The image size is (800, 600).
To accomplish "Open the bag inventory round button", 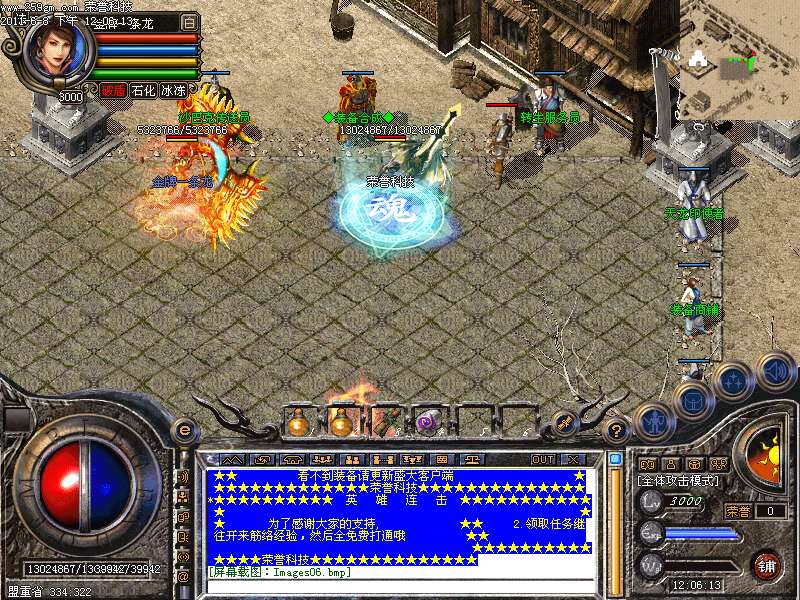I will pyautogui.click(x=692, y=401).
